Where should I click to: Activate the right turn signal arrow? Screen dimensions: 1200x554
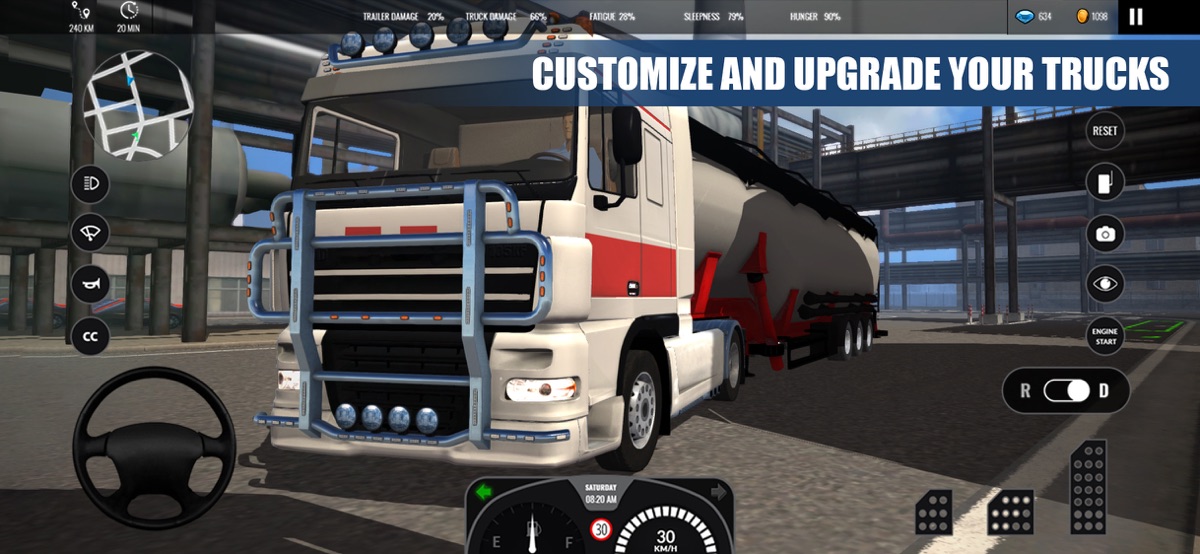[x=717, y=492]
